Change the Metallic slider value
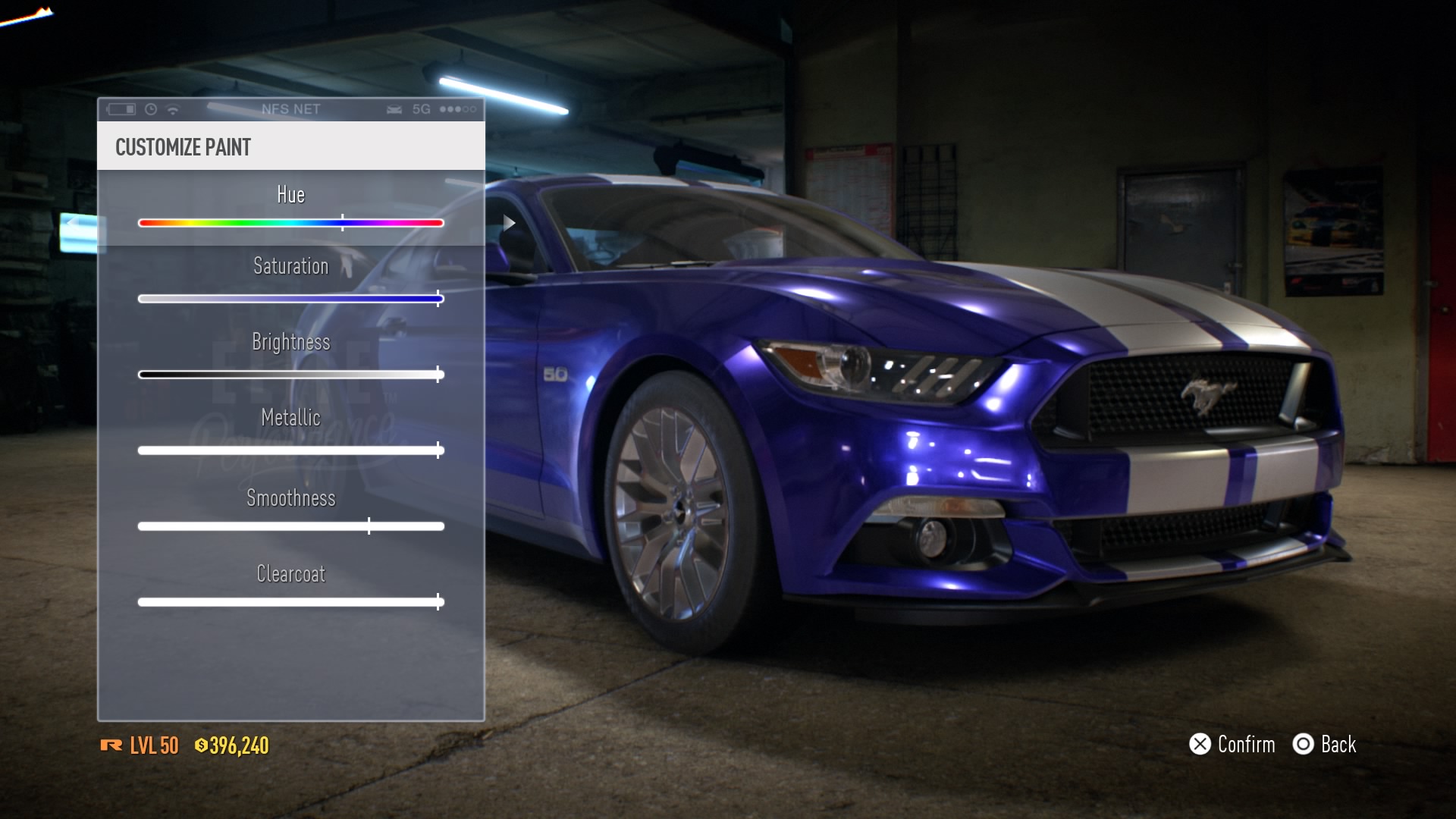This screenshot has width=1456, height=819. [290, 450]
